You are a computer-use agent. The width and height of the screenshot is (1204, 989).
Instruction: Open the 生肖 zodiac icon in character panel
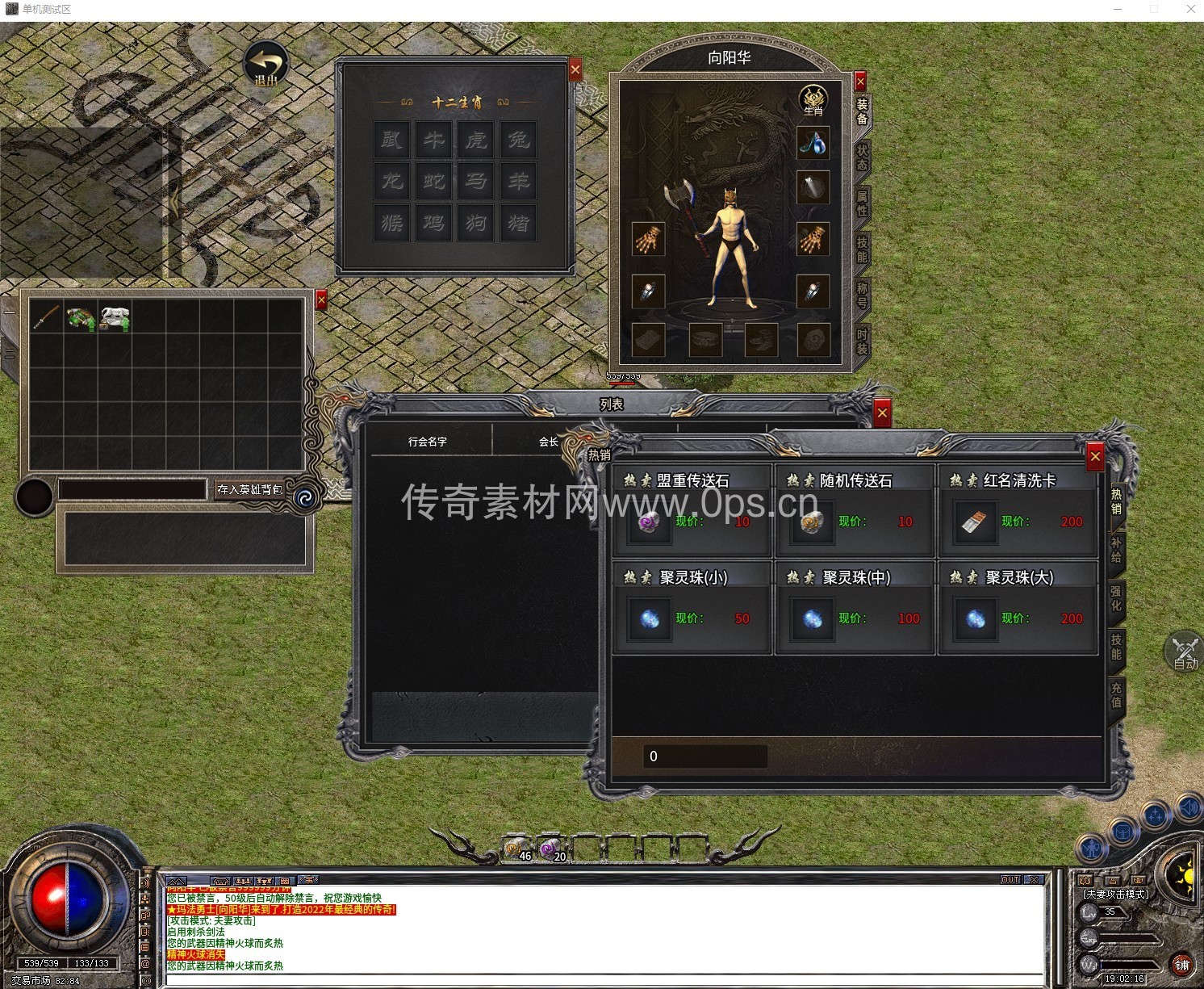(813, 101)
